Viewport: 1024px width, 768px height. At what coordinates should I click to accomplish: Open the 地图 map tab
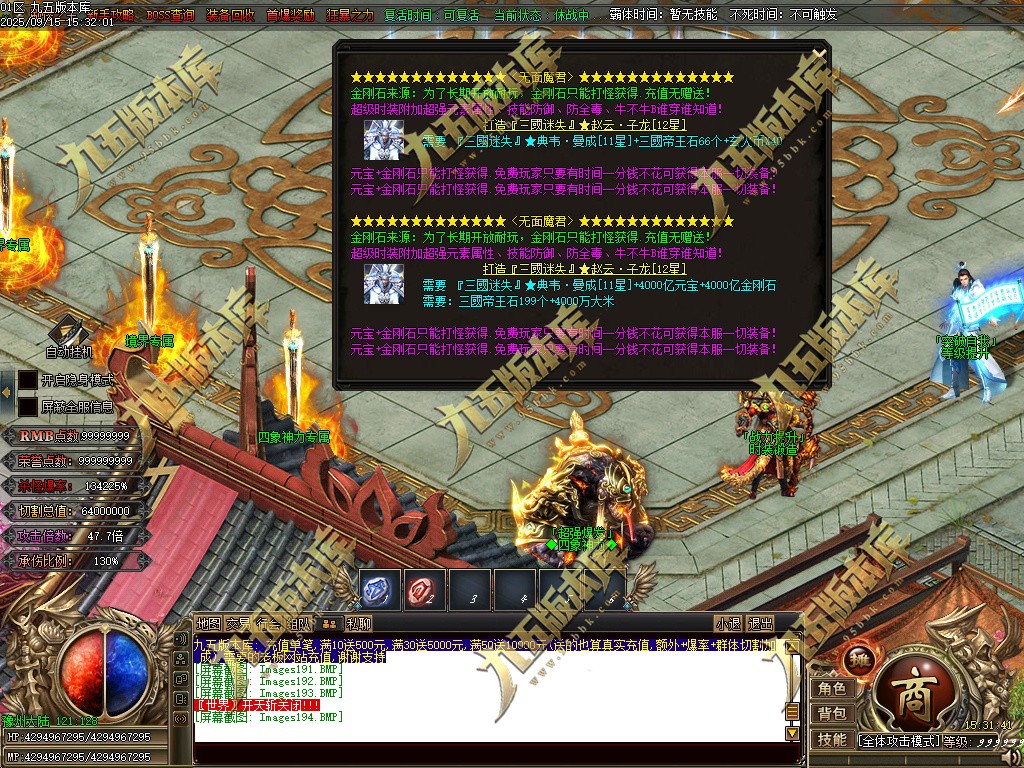208,624
